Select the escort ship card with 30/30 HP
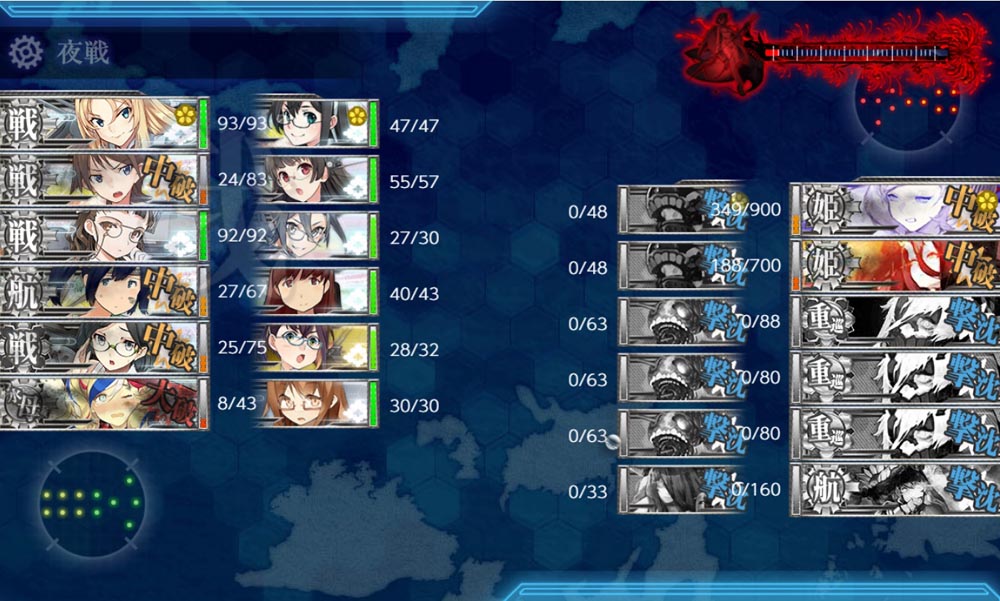The width and height of the screenshot is (1000, 601). tap(316, 405)
